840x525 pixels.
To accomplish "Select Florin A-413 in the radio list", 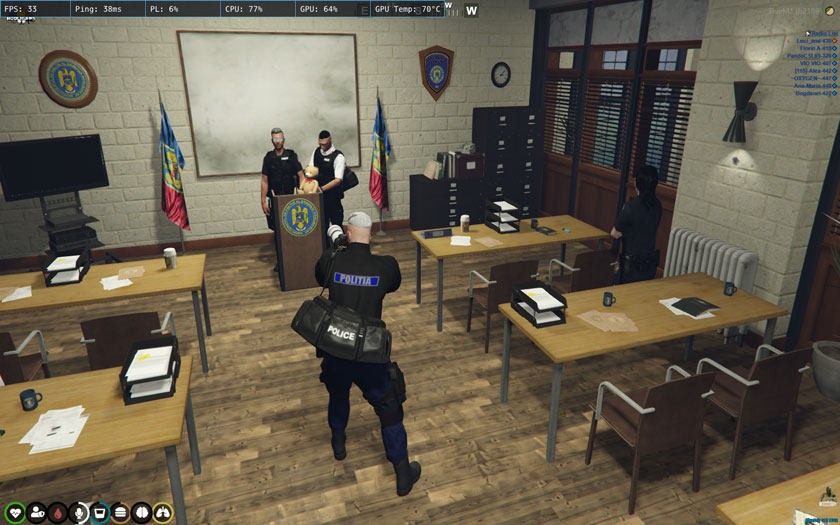I will click(x=817, y=48).
